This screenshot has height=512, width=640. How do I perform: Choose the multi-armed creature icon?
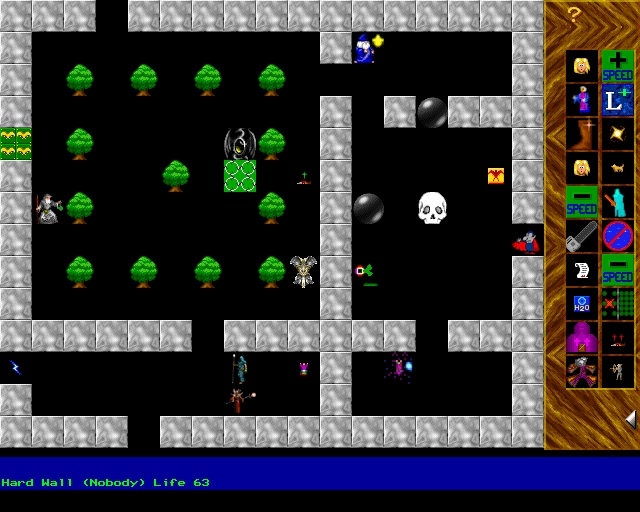[x=581, y=372]
